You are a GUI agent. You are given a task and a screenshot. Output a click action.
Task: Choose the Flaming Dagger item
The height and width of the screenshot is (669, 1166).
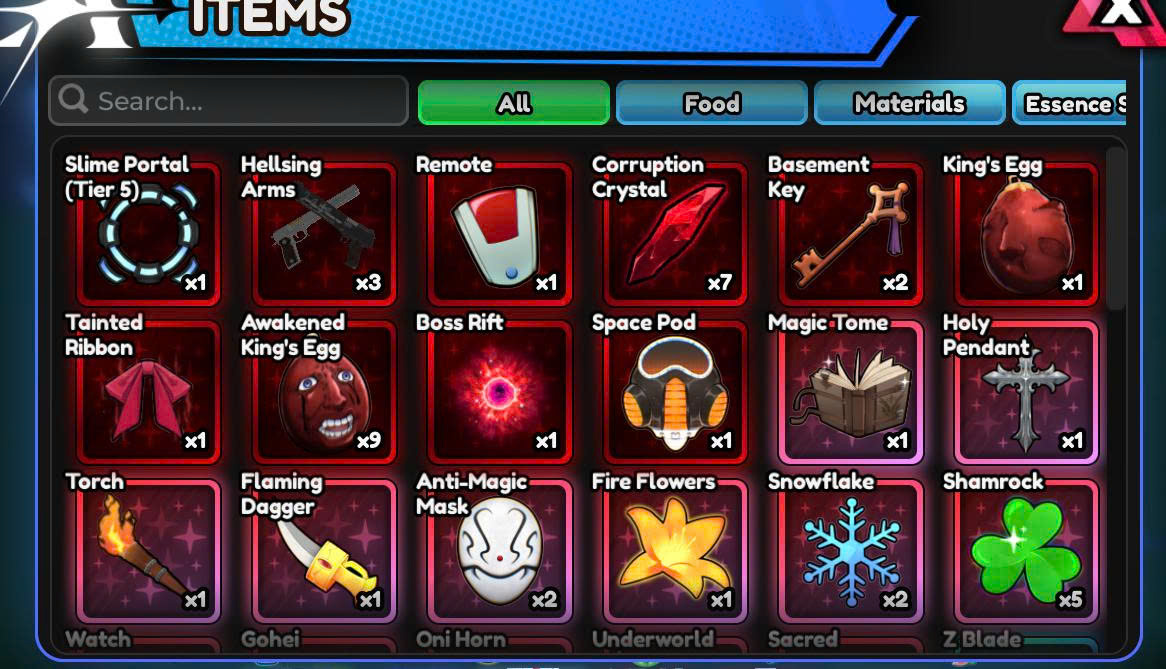tap(322, 551)
